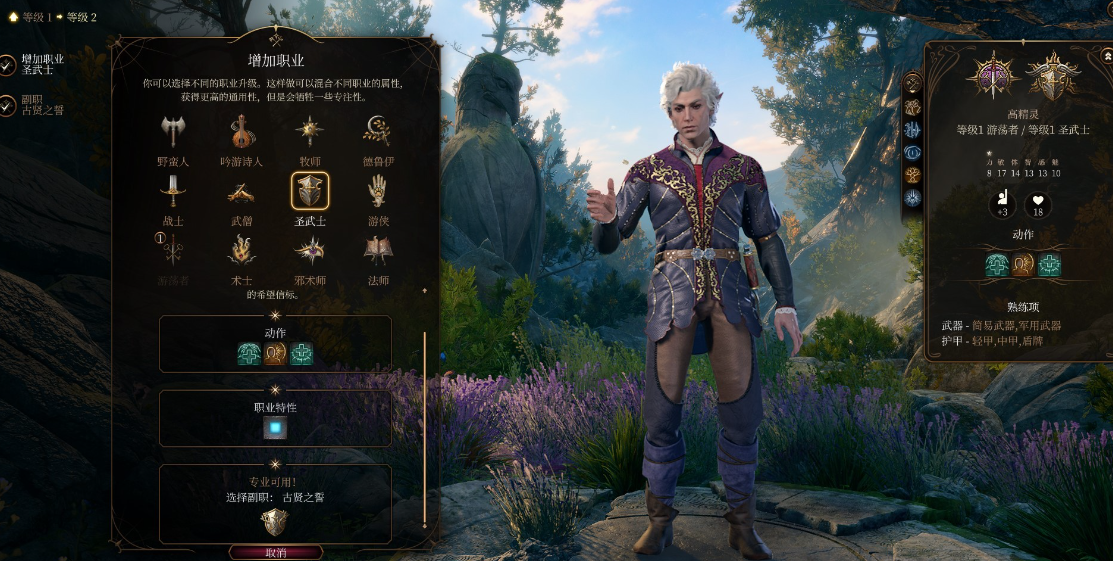Cancel with the 取消 button
The height and width of the screenshot is (561, 1113).
click(x=276, y=552)
